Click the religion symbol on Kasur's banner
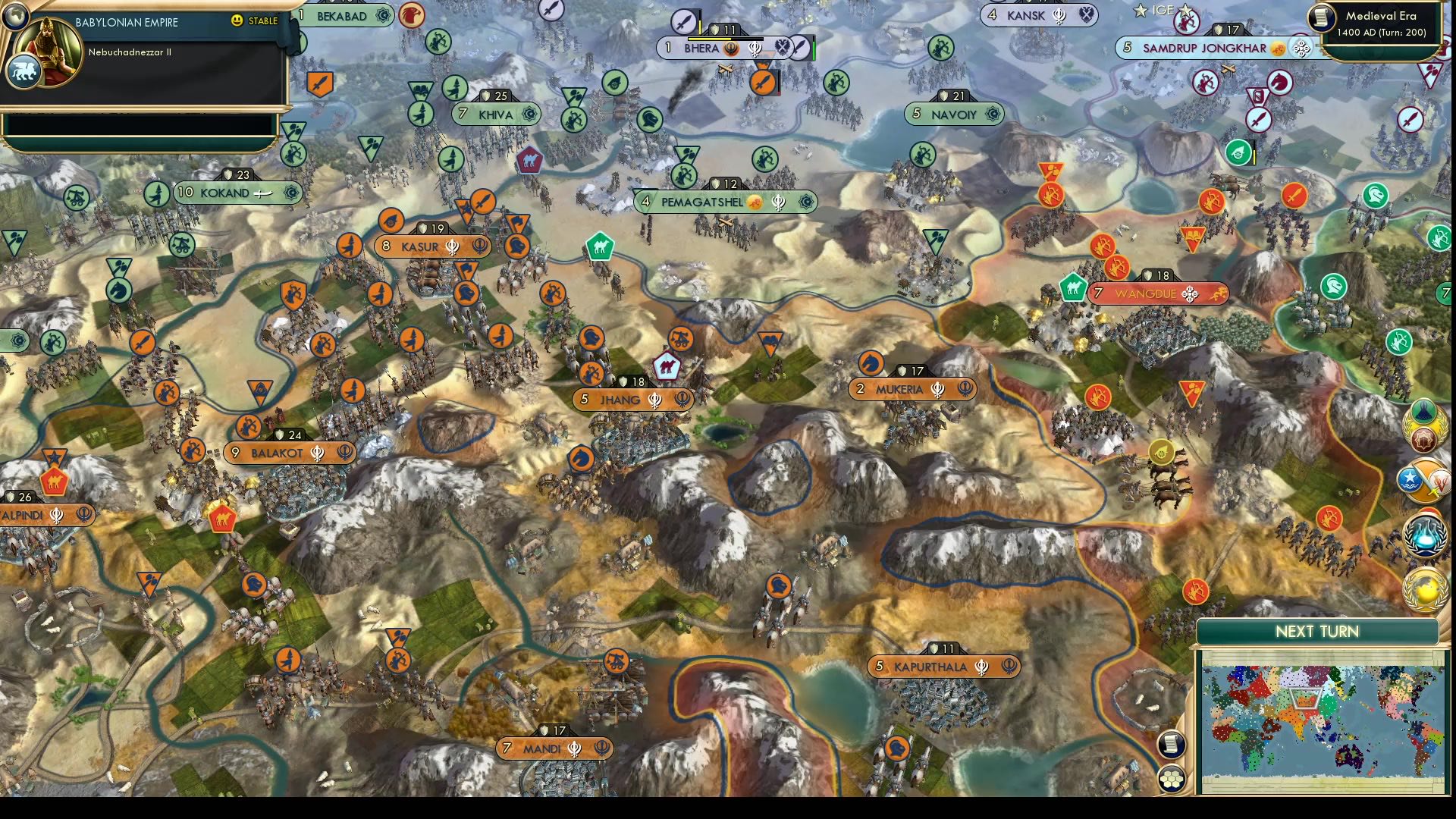Image resolution: width=1456 pixels, height=819 pixels. [452, 246]
